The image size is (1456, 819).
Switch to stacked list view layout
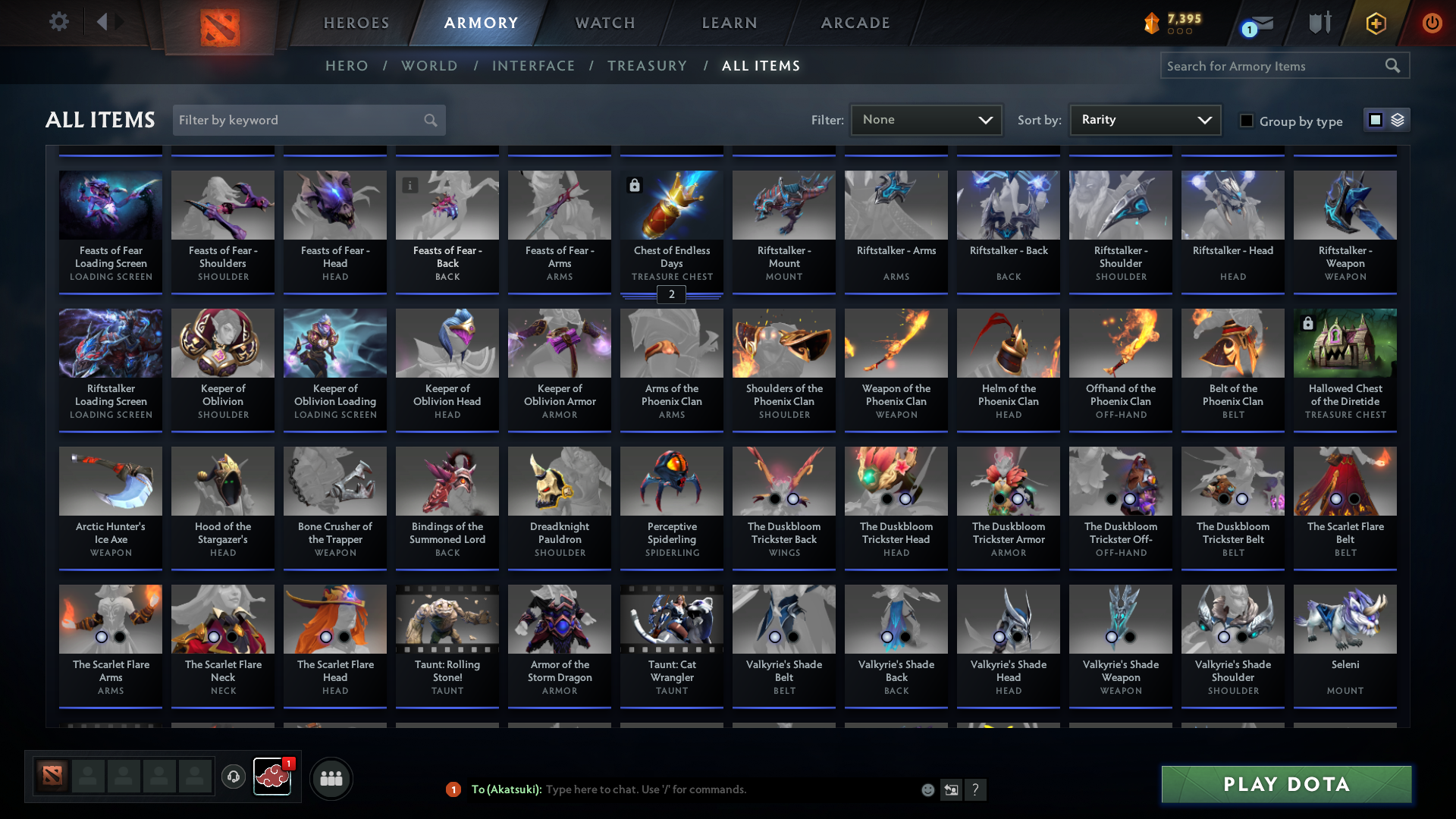[1397, 120]
